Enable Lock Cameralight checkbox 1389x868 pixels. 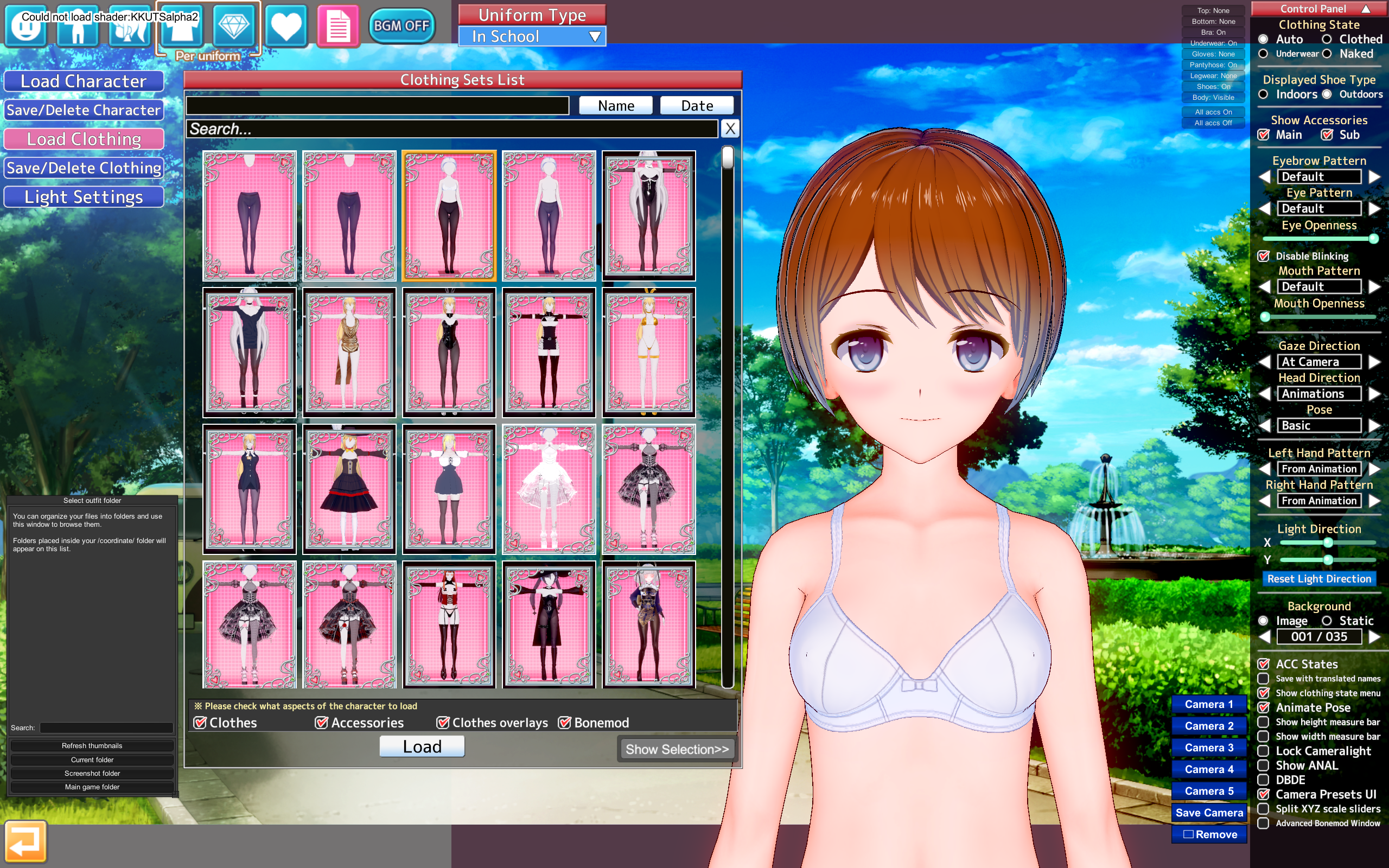click(1263, 751)
